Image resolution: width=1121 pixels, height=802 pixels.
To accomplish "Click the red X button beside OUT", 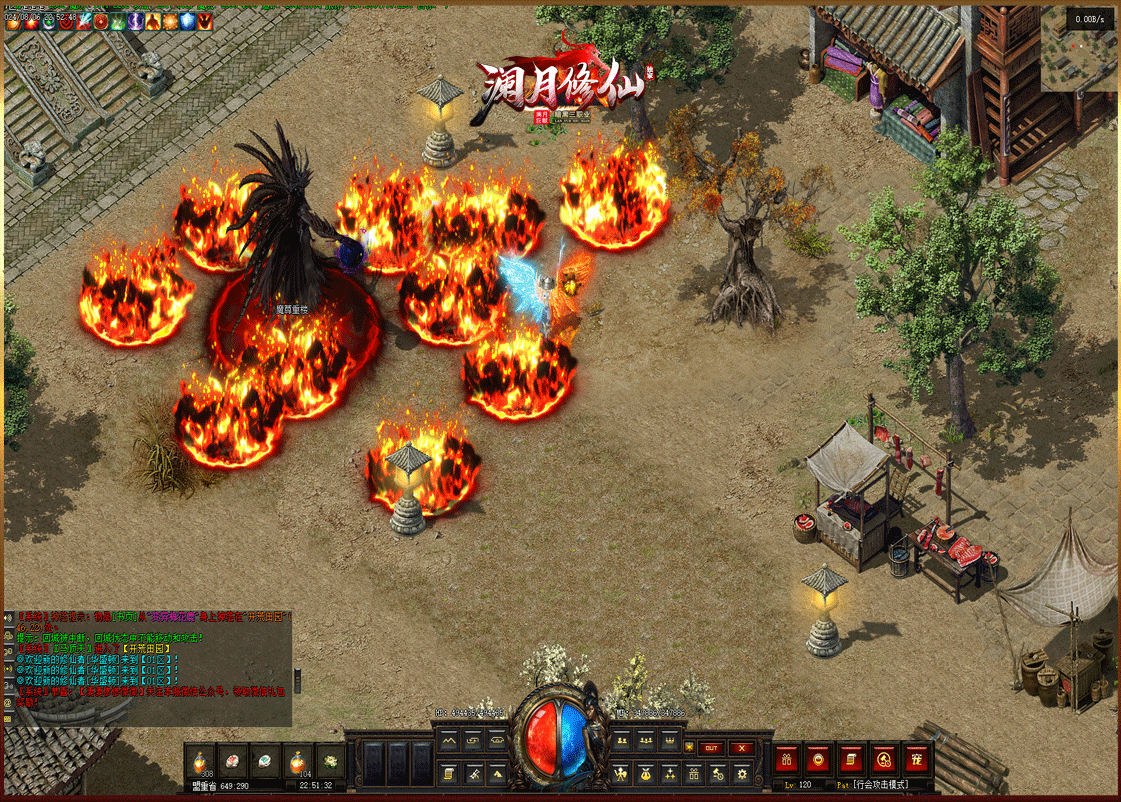I will pyautogui.click(x=741, y=747).
